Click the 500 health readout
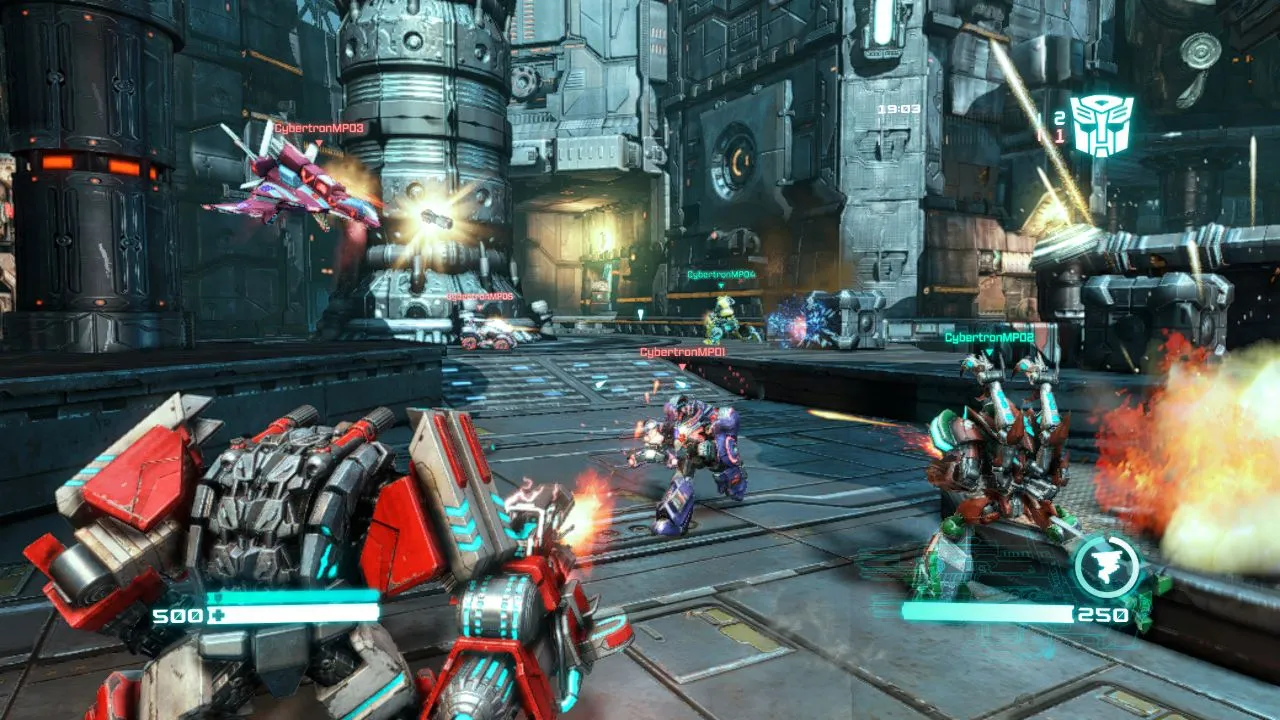The image size is (1280, 720). click(x=177, y=613)
